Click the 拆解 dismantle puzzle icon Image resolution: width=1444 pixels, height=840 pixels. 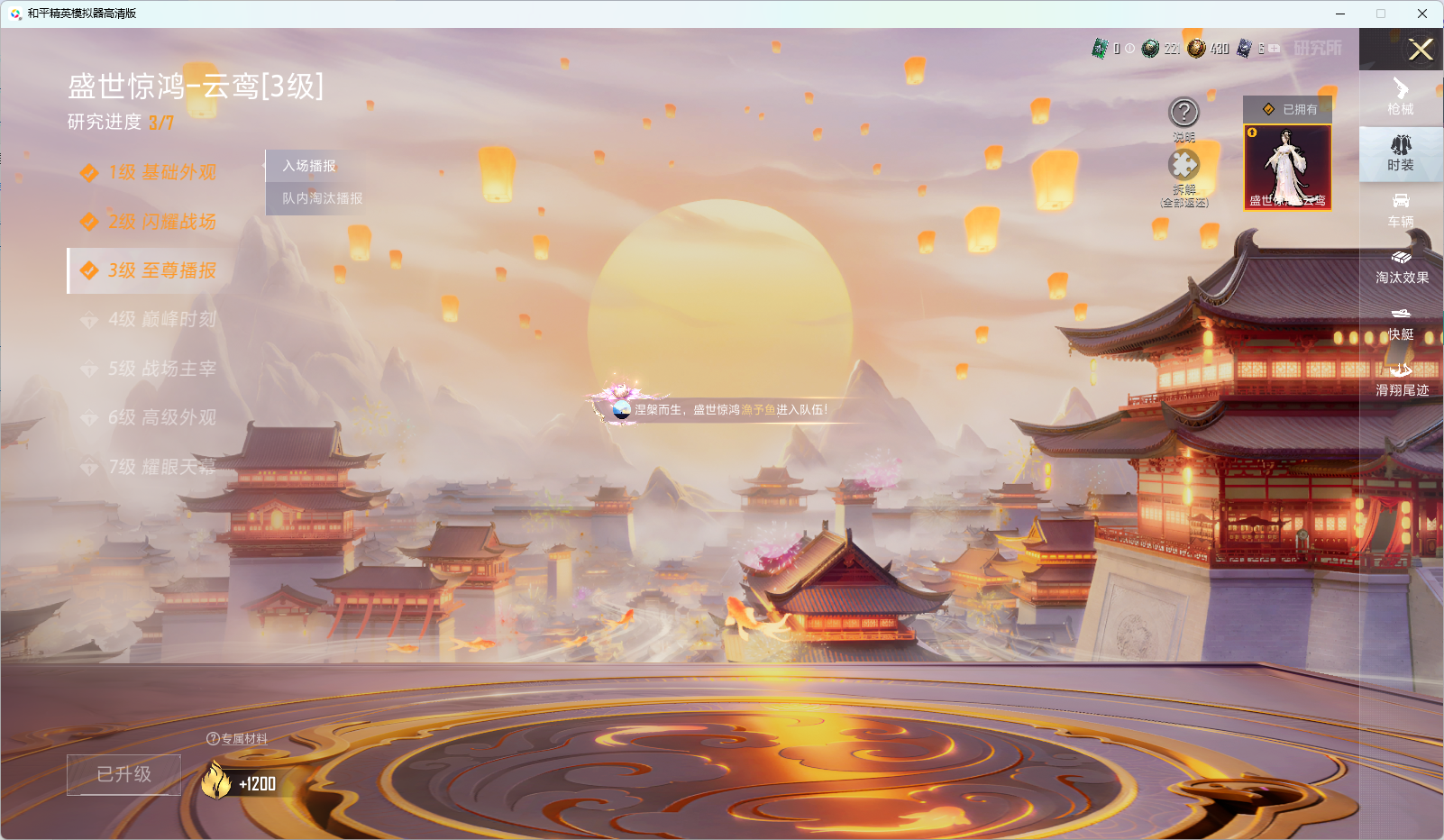[x=1184, y=167]
